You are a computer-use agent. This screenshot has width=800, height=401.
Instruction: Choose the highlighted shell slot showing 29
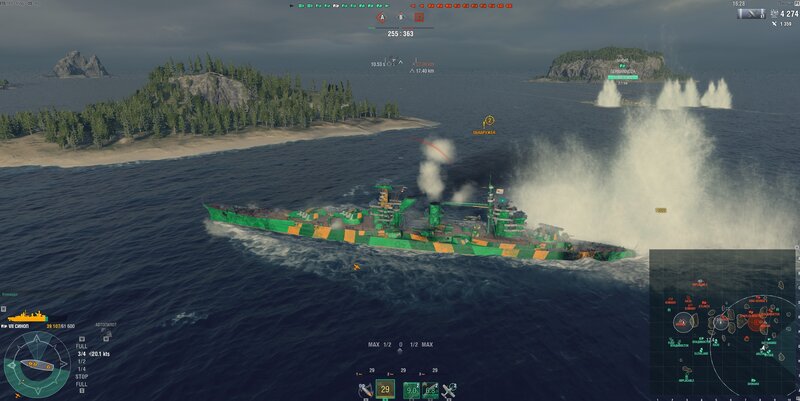coord(385,389)
